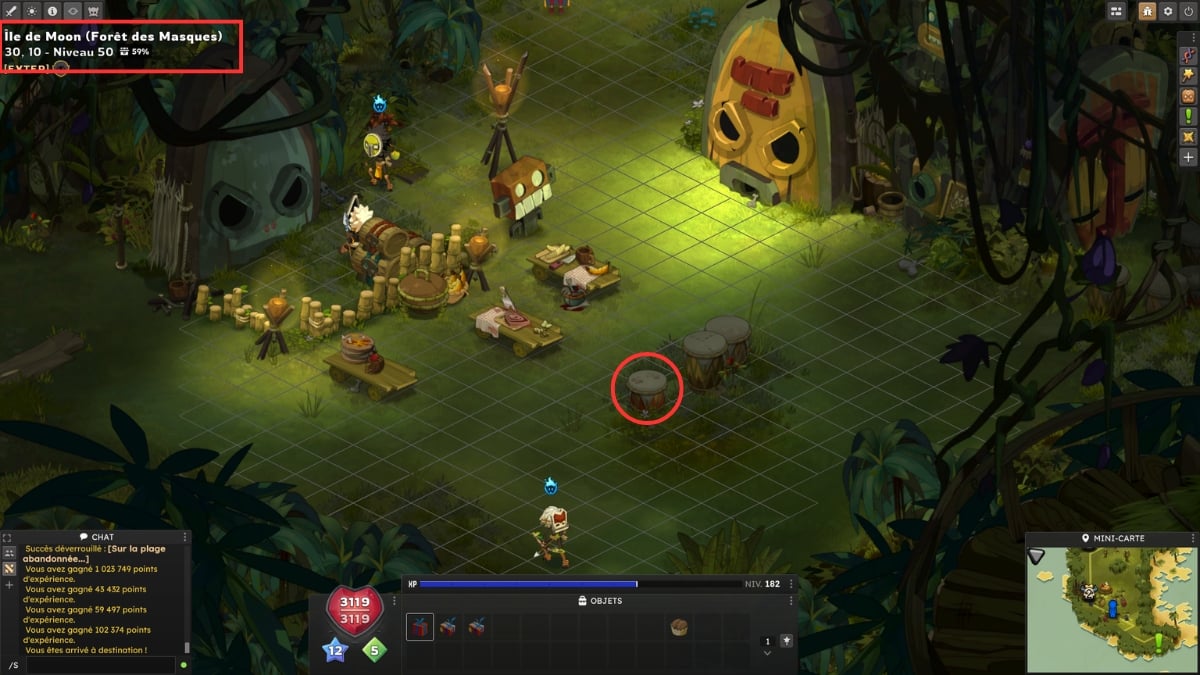Open the gear settings menu
1200x675 pixels.
[1167, 11]
